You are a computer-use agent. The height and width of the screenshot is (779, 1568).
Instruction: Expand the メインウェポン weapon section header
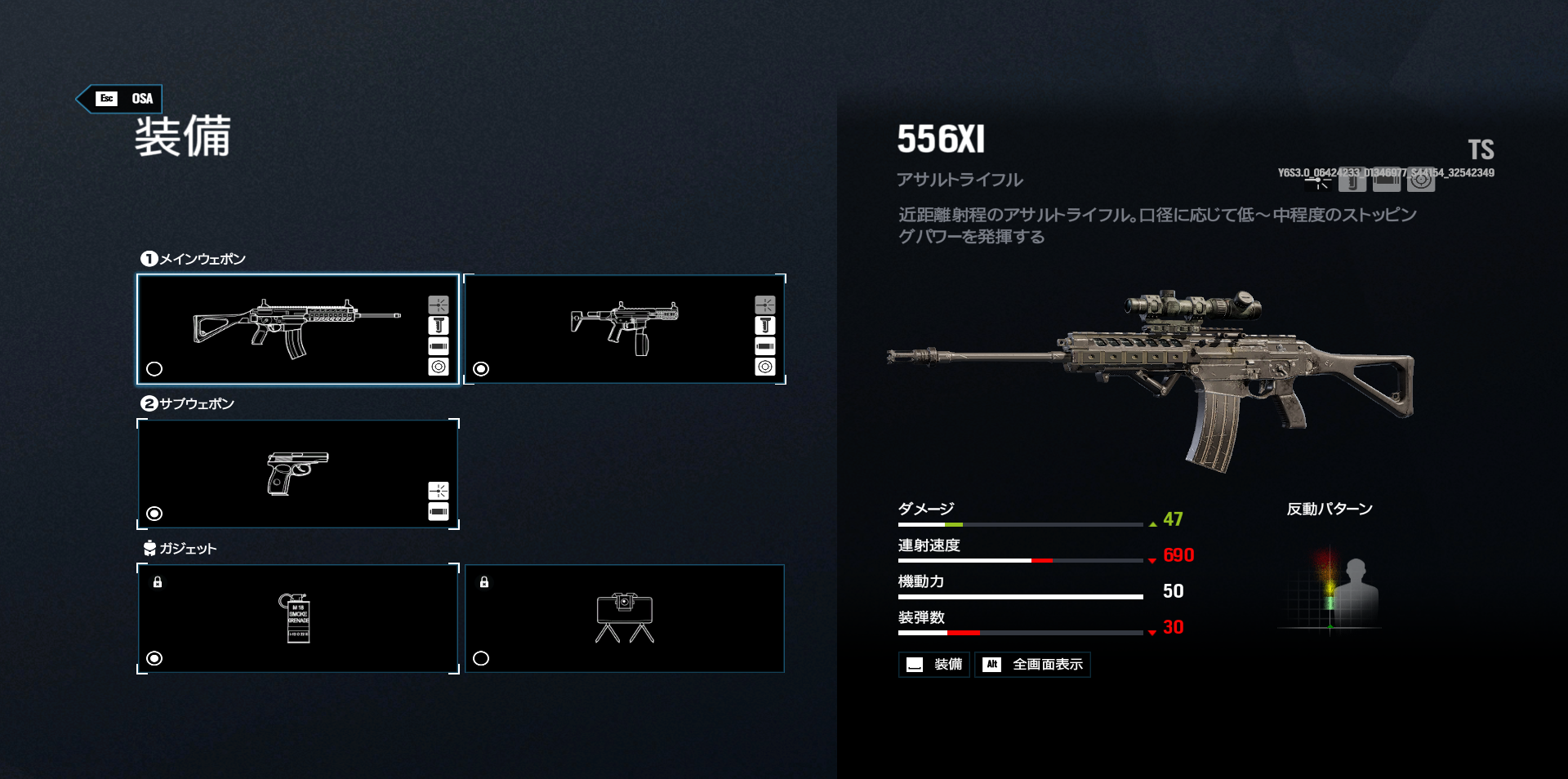pyautogui.click(x=196, y=258)
